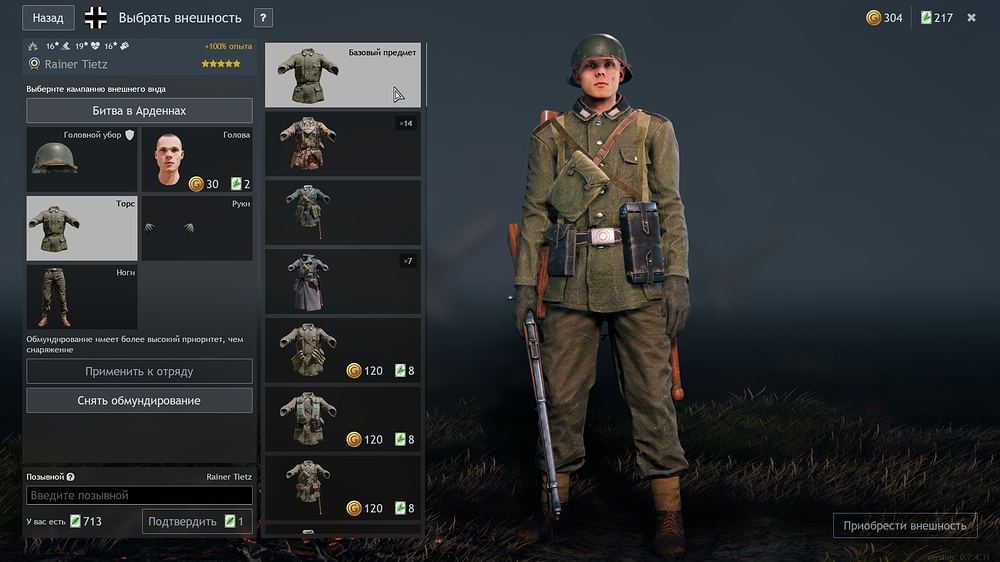The image size is (1000, 562).
Task: Close the appearance screen with the X
Action: coord(971,18)
